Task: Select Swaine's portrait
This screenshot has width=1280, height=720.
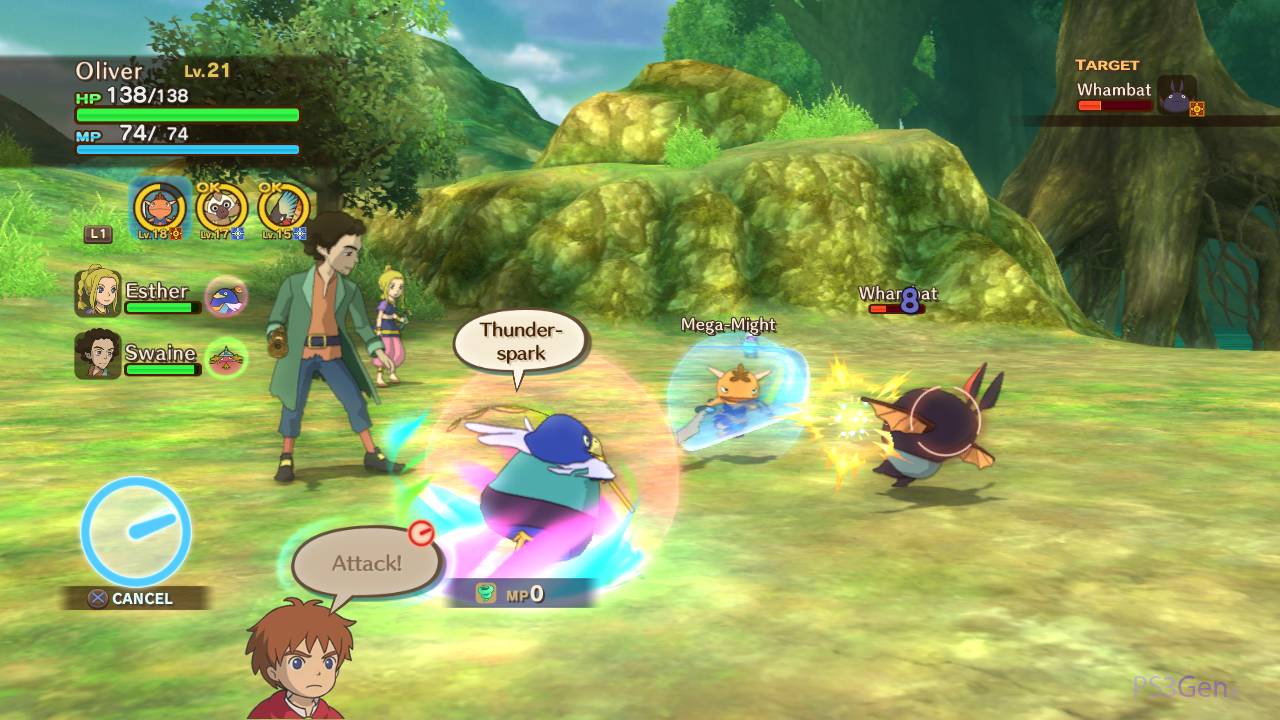Action: pyautogui.click(x=97, y=355)
